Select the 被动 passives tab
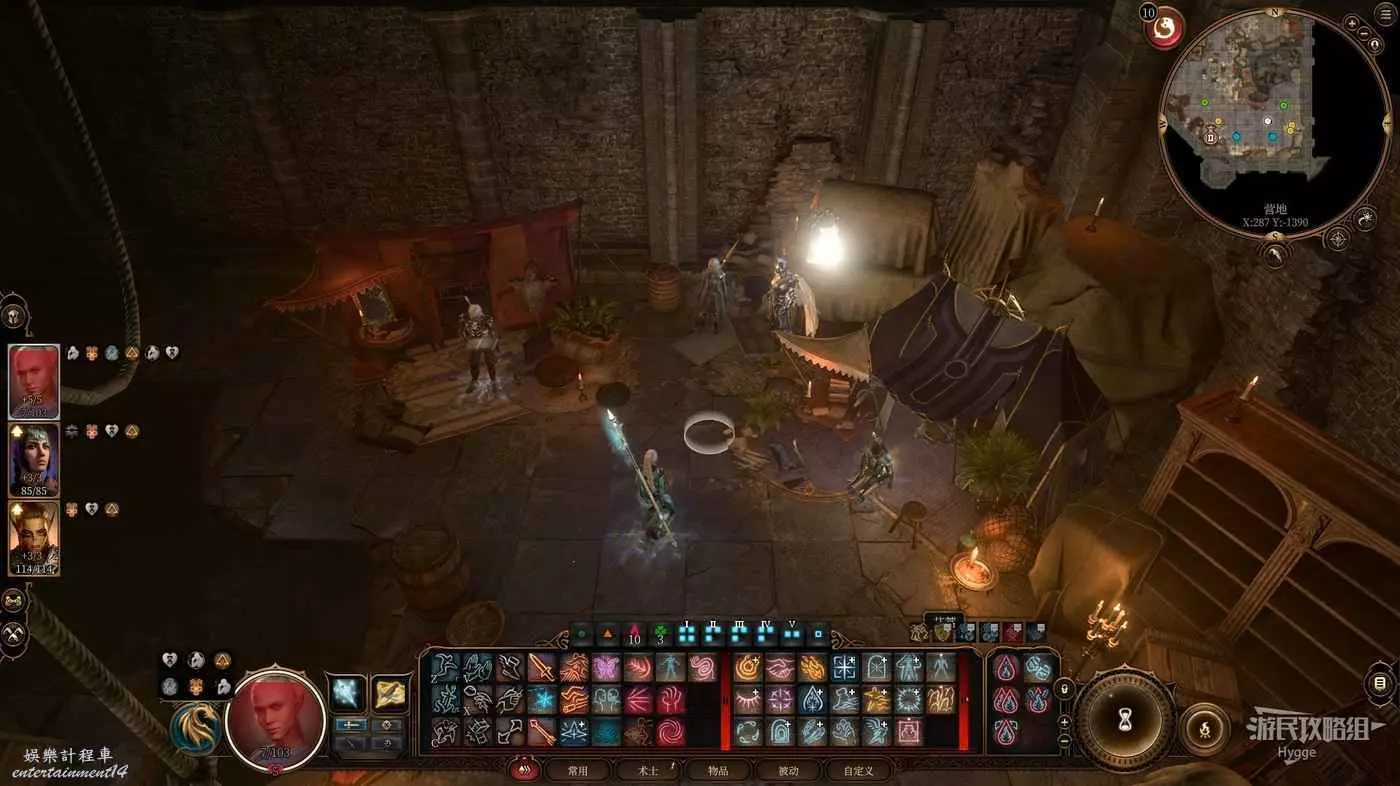 [x=789, y=771]
